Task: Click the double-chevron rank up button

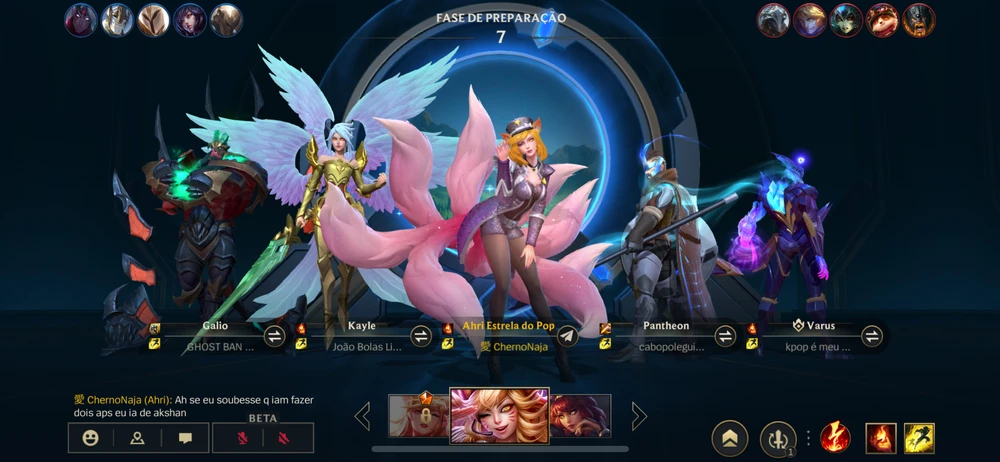Action: coord(730,438)
